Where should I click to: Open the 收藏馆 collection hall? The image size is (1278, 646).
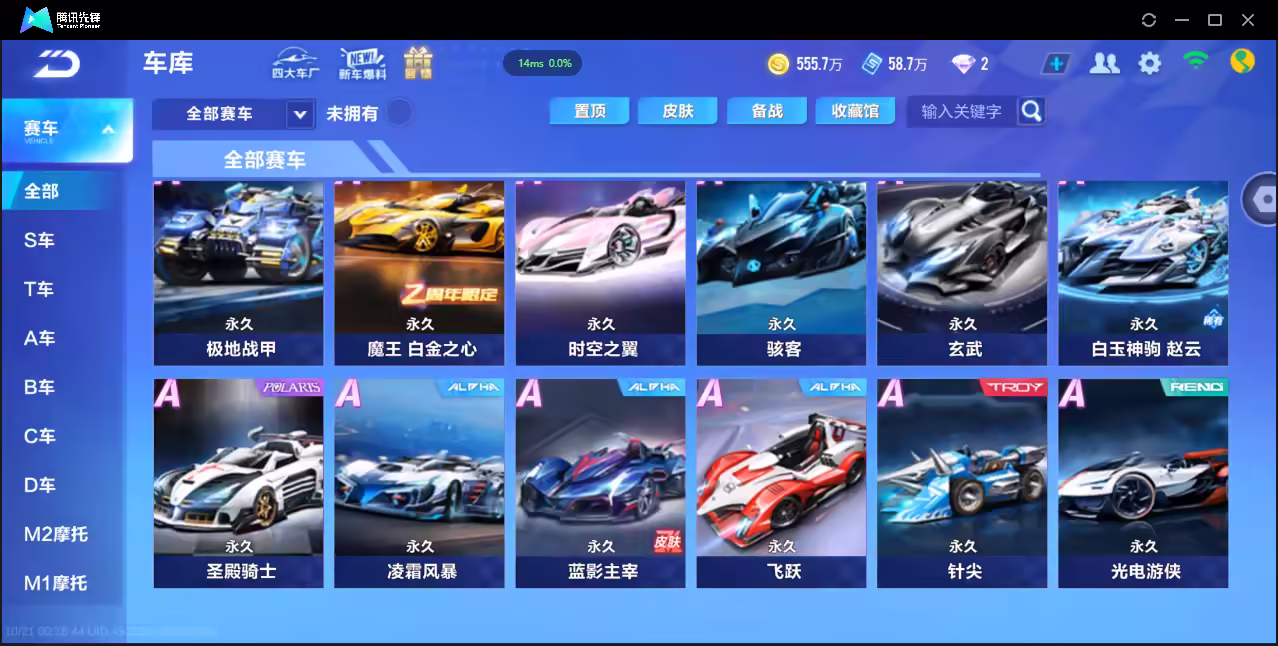(855, 111)
